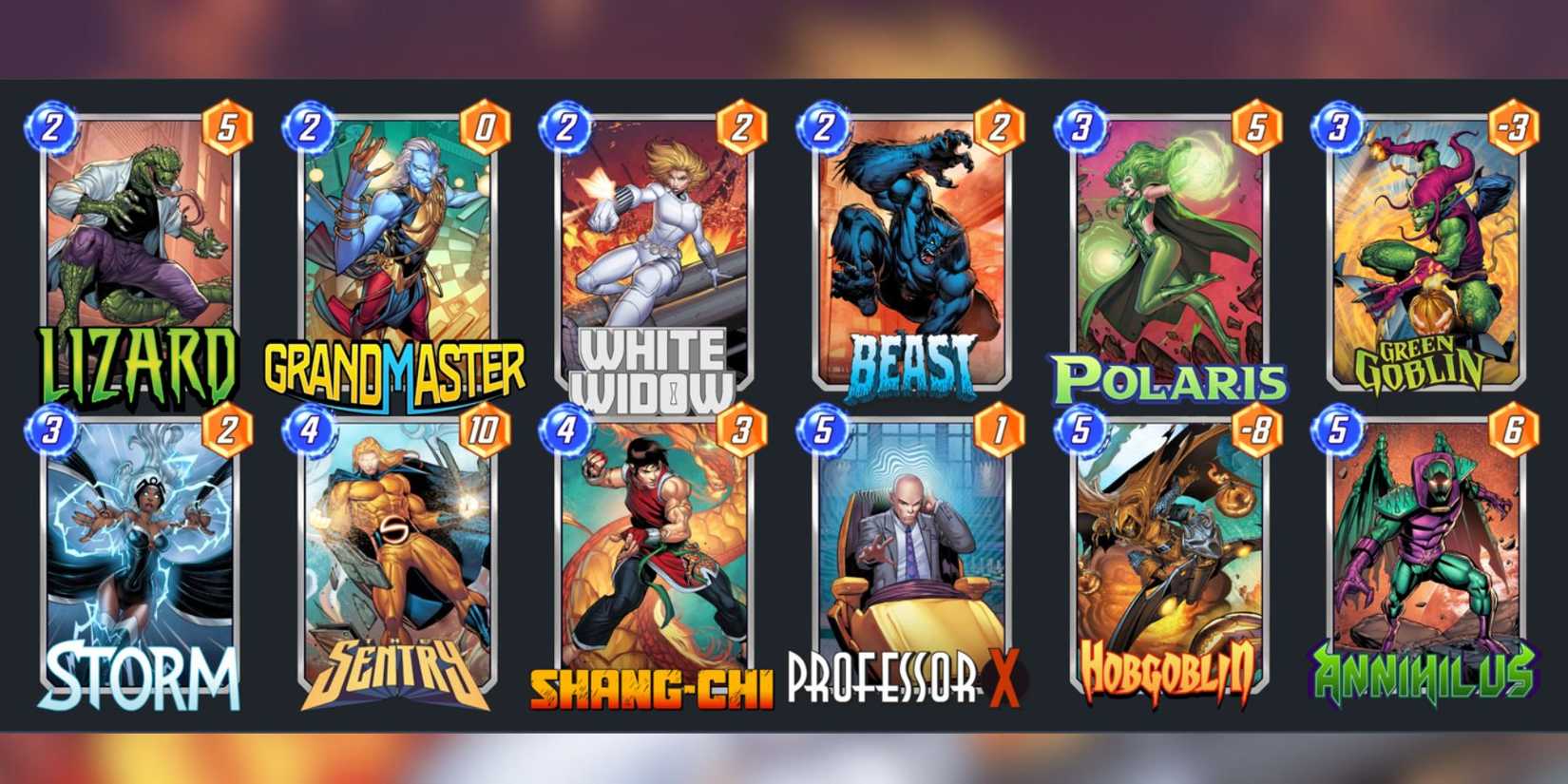Click the Lizard name label
The image size is (1568, 784).
[138, 361]
